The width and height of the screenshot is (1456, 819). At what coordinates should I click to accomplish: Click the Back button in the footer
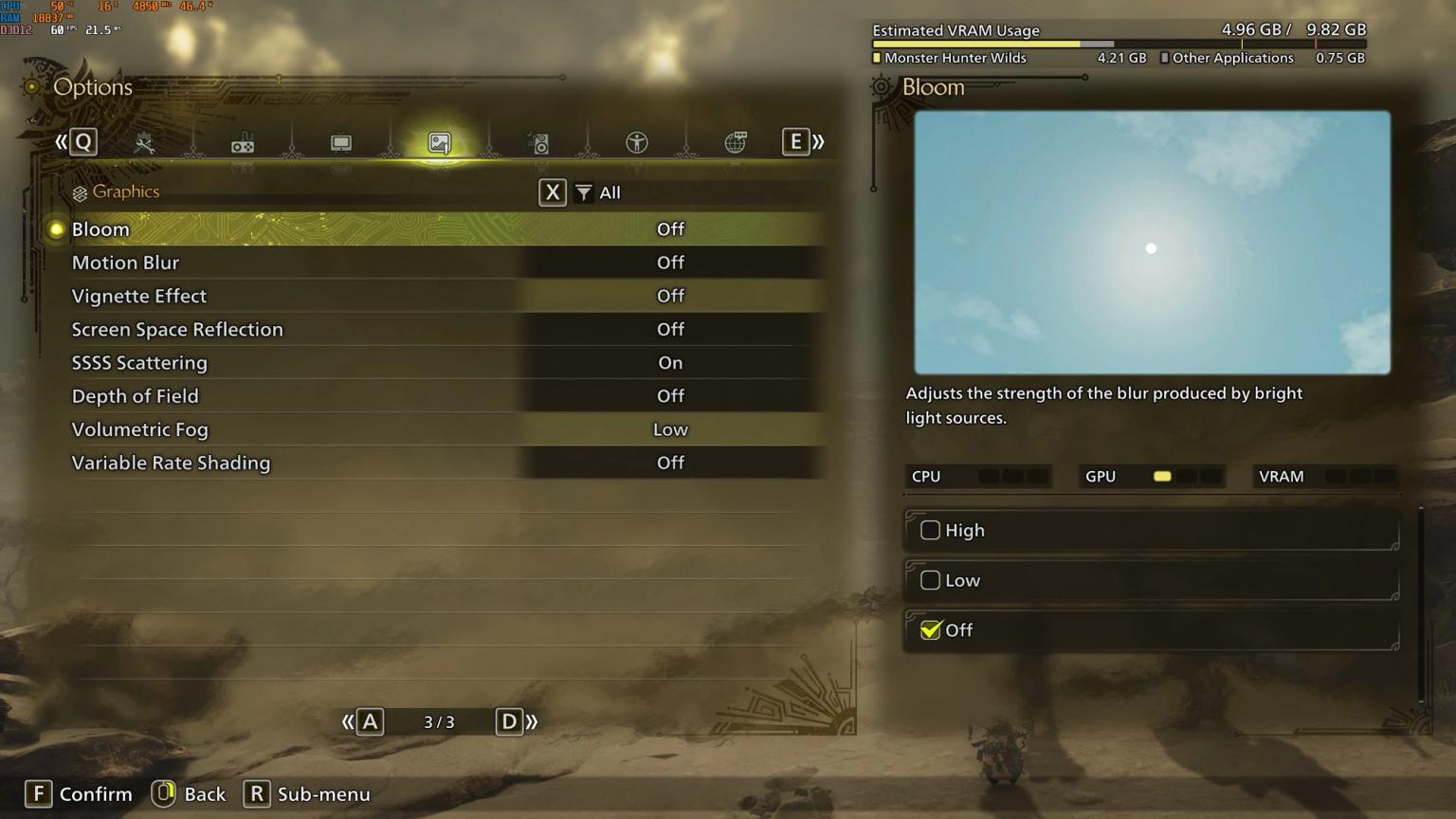click(x=190, y=794)
